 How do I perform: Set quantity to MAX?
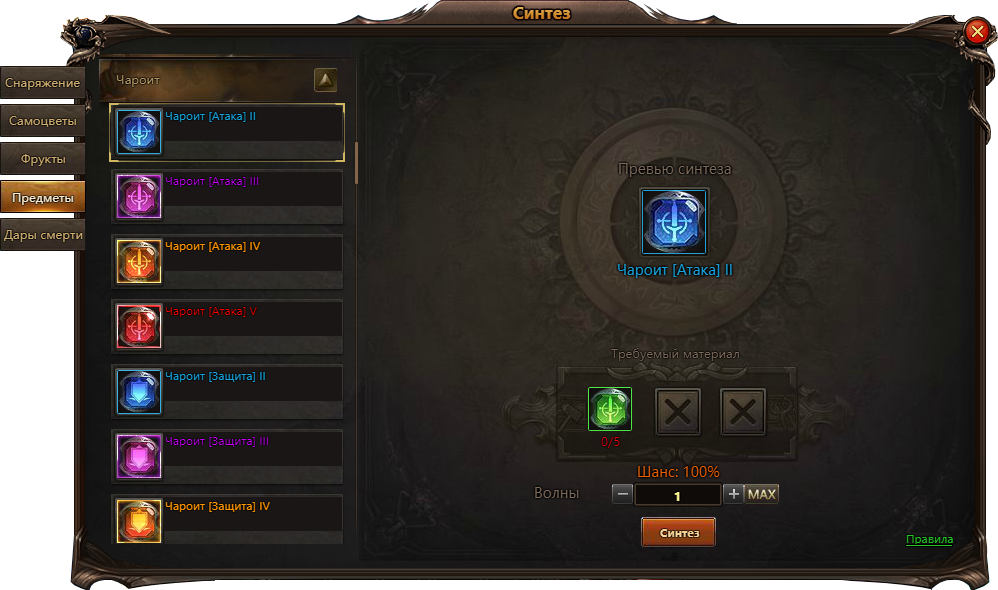[x=762, y=494]
